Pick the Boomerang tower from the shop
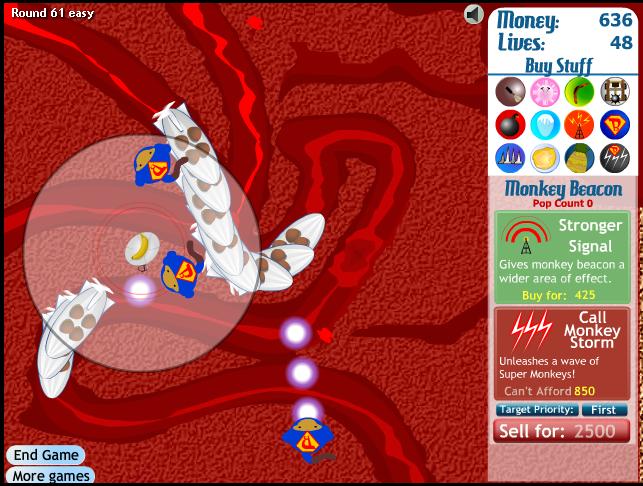The image size is (643, 486). pos(579,91)
